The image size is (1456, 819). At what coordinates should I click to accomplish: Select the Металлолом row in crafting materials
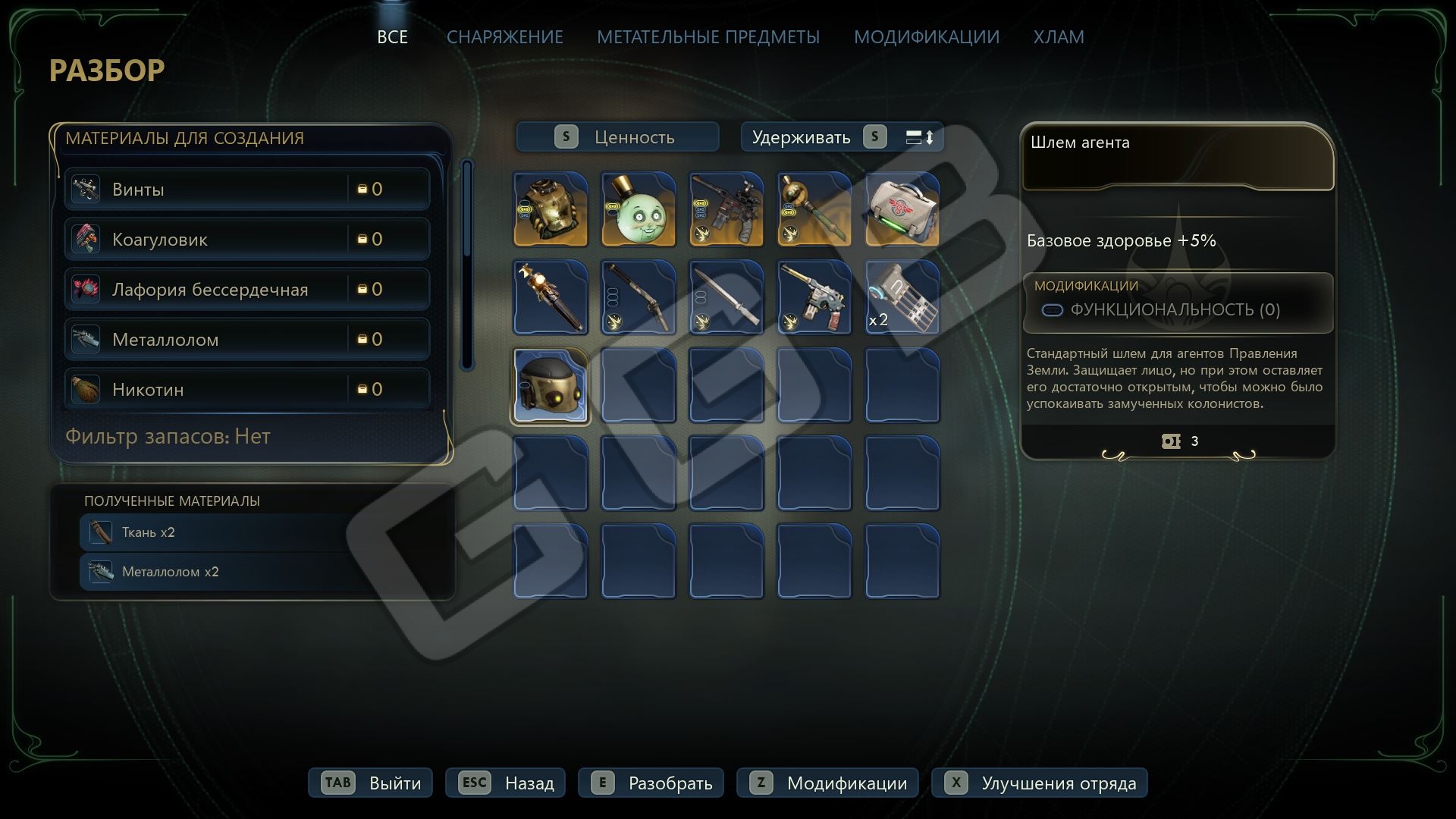coord(247,340)
